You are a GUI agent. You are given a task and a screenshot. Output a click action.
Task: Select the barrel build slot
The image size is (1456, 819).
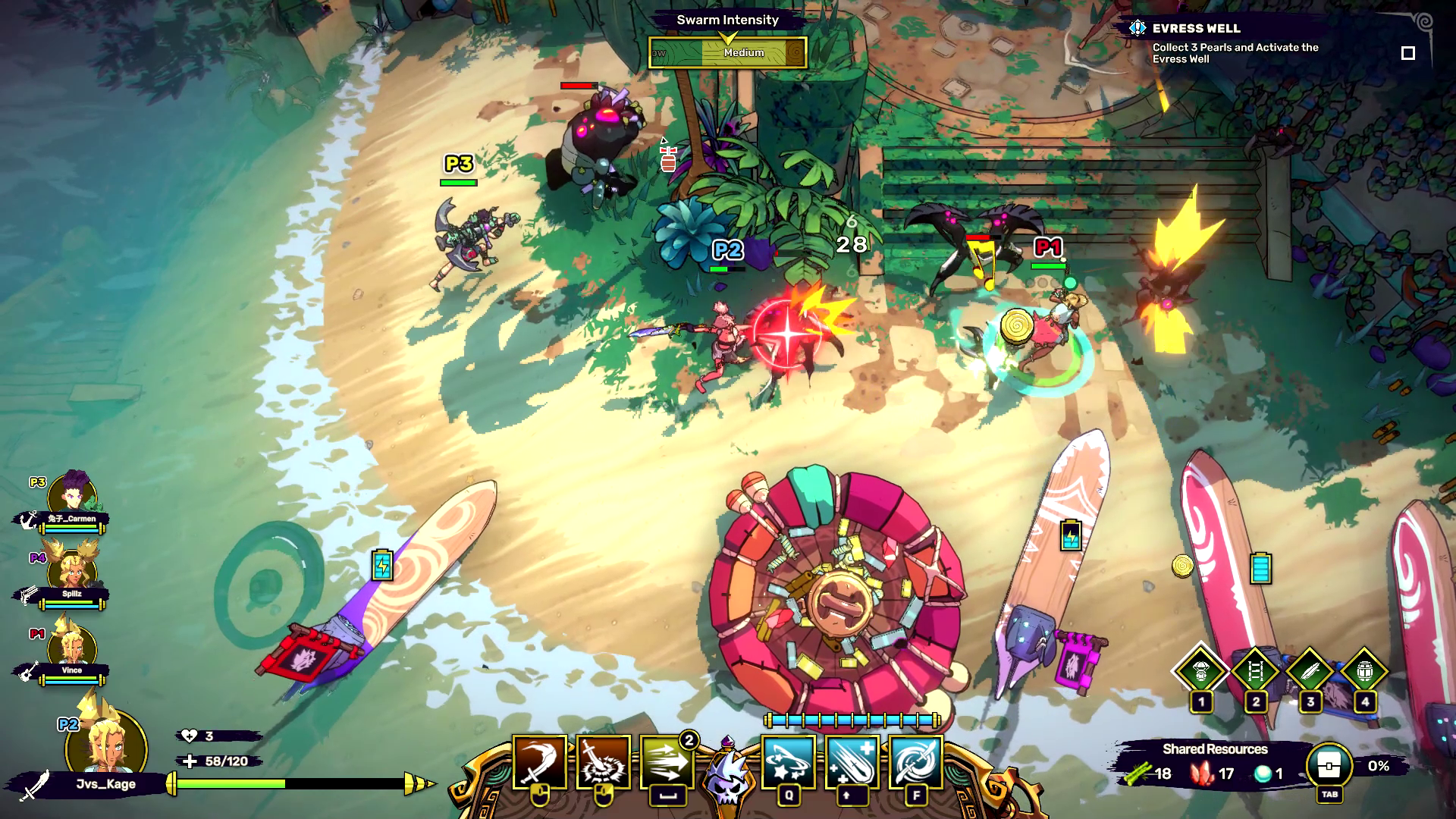coord(1365,671)
